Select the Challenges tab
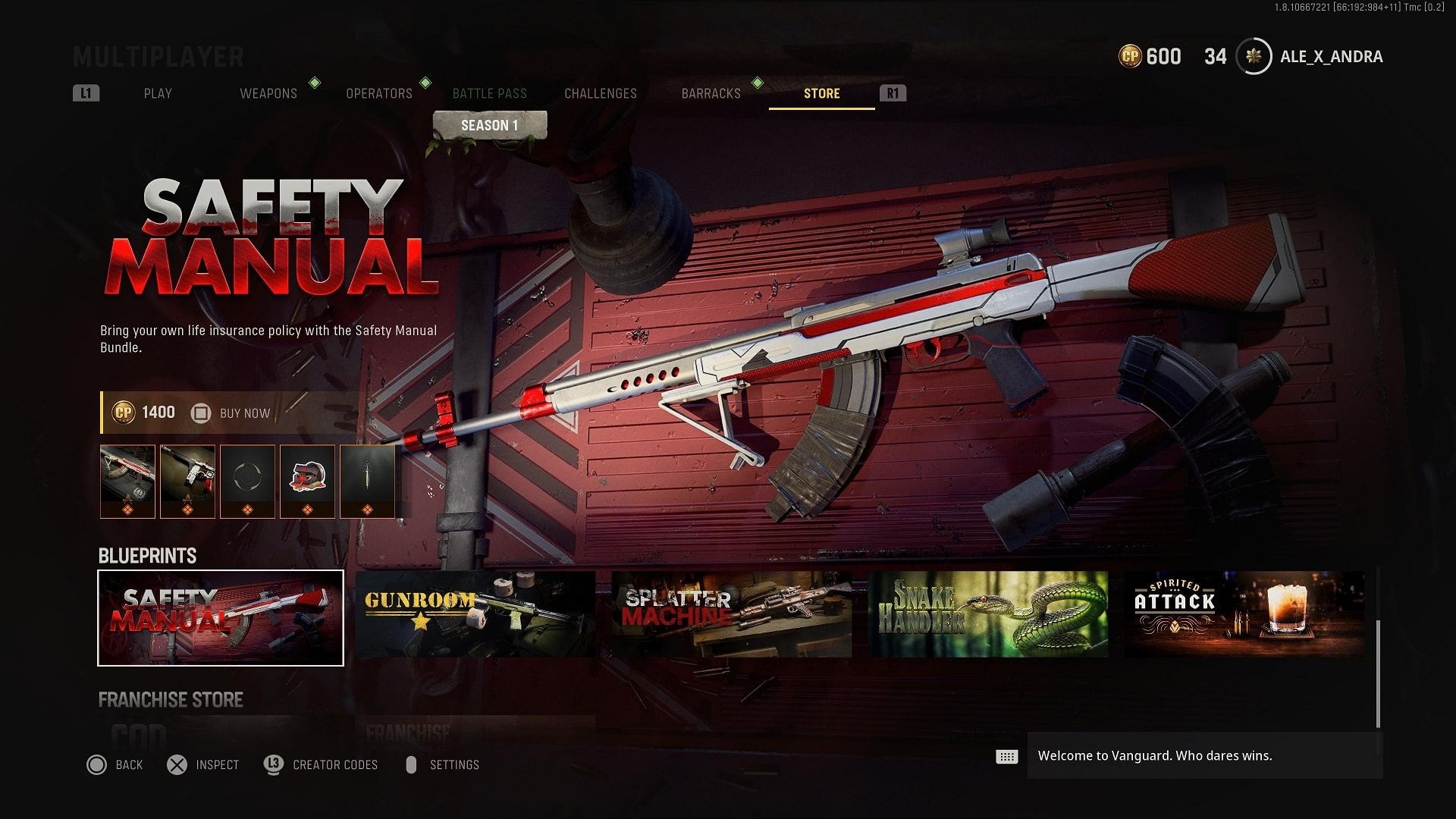This screenshot has height=819, width=1456. tap(601, 93)
